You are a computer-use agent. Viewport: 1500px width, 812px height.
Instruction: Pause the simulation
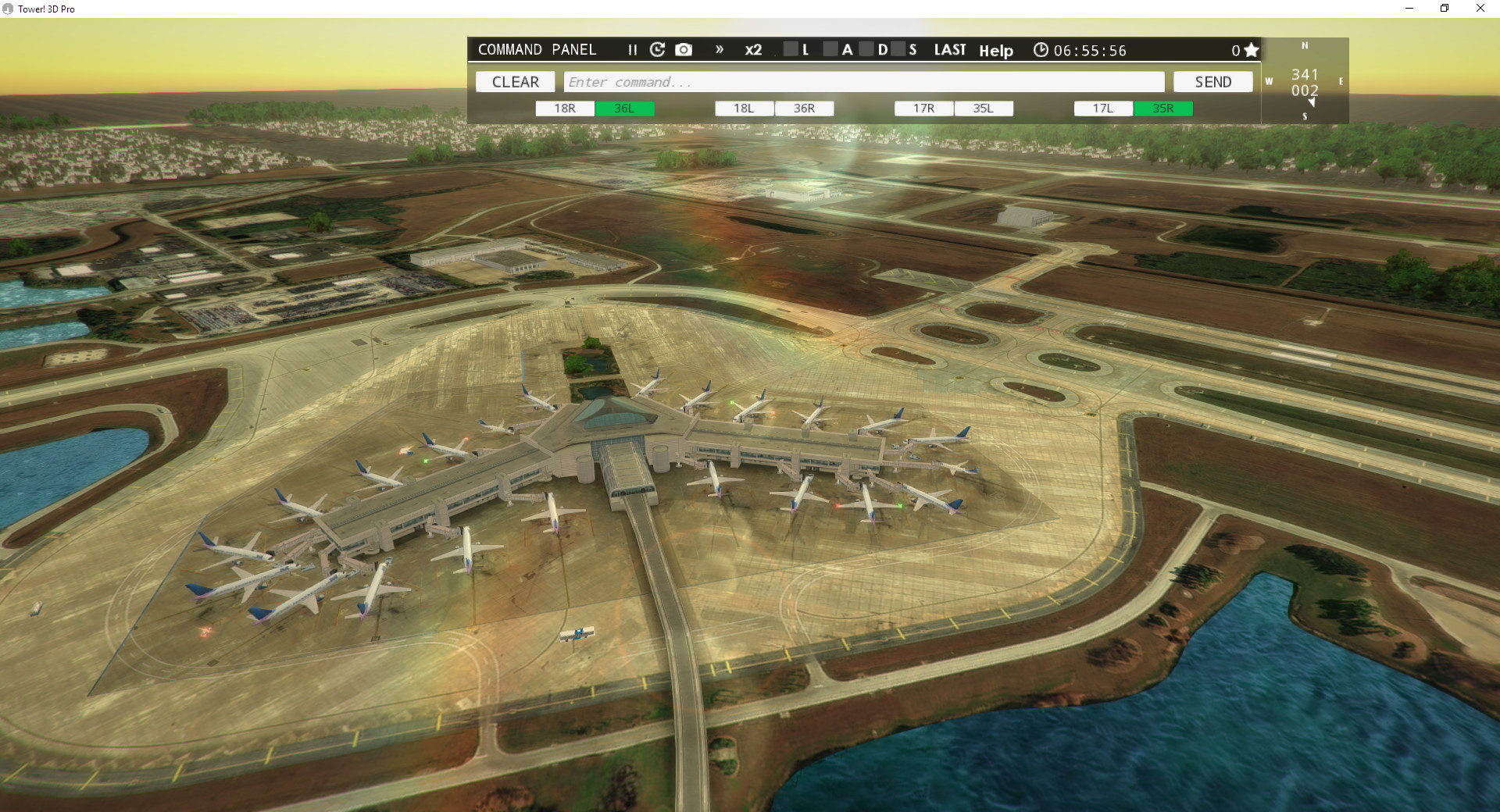tap(633, 49)
